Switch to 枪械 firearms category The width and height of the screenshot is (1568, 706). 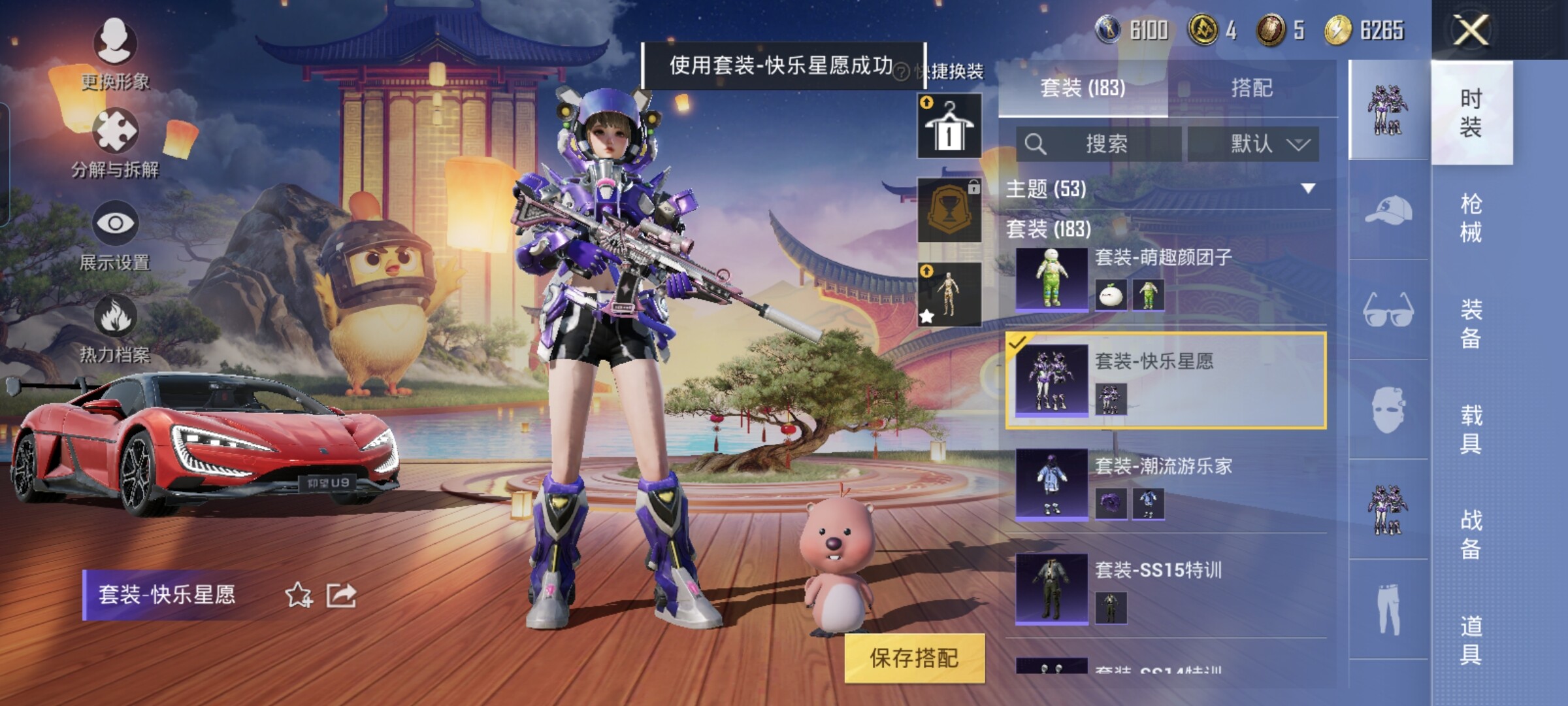(x=1471, y=218)
